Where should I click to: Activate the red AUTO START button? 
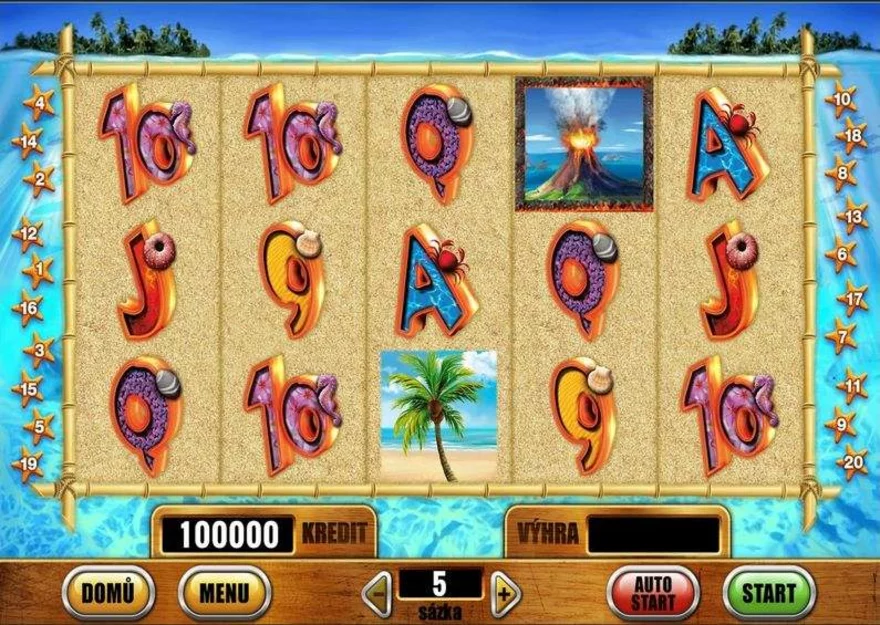tap(651, 592)
